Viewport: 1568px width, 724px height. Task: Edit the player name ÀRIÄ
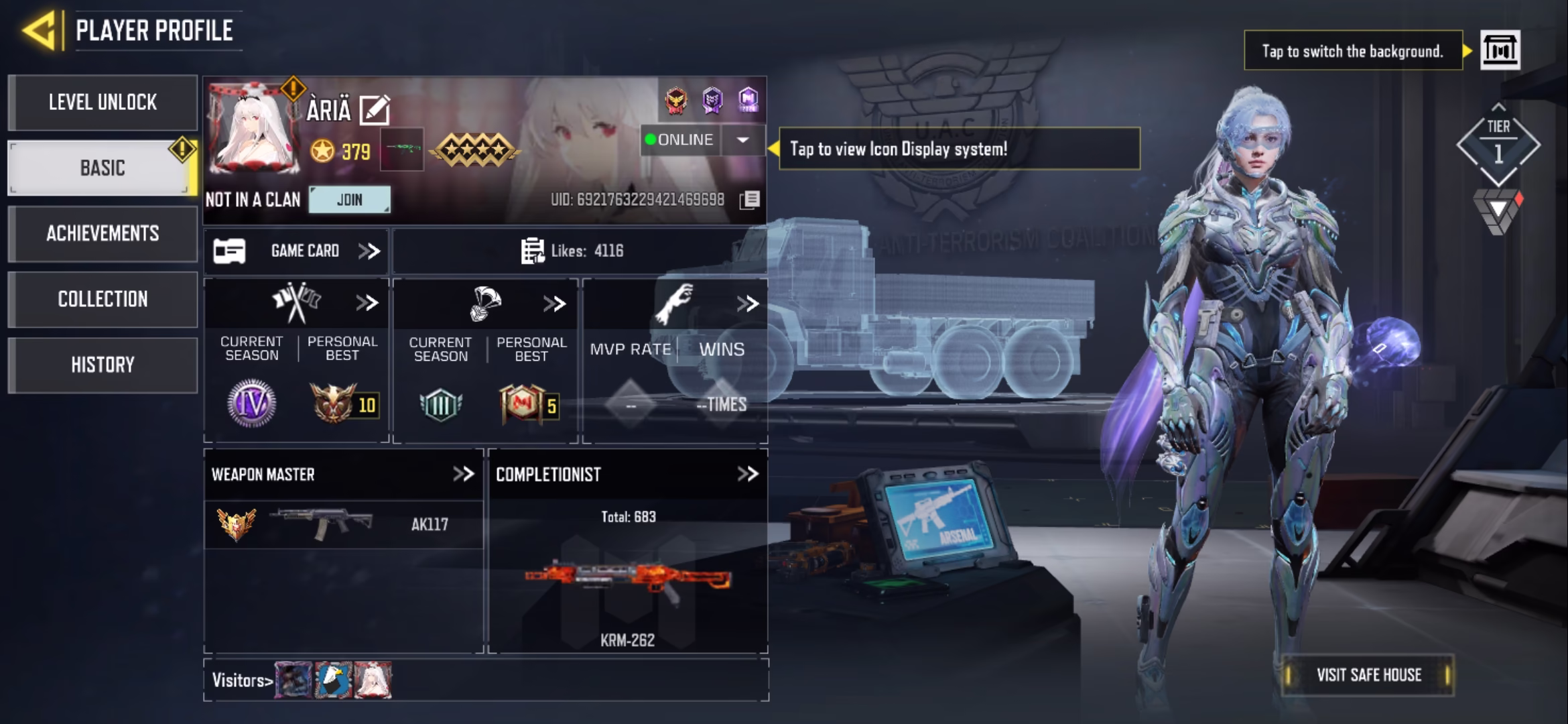coord(374,110)
